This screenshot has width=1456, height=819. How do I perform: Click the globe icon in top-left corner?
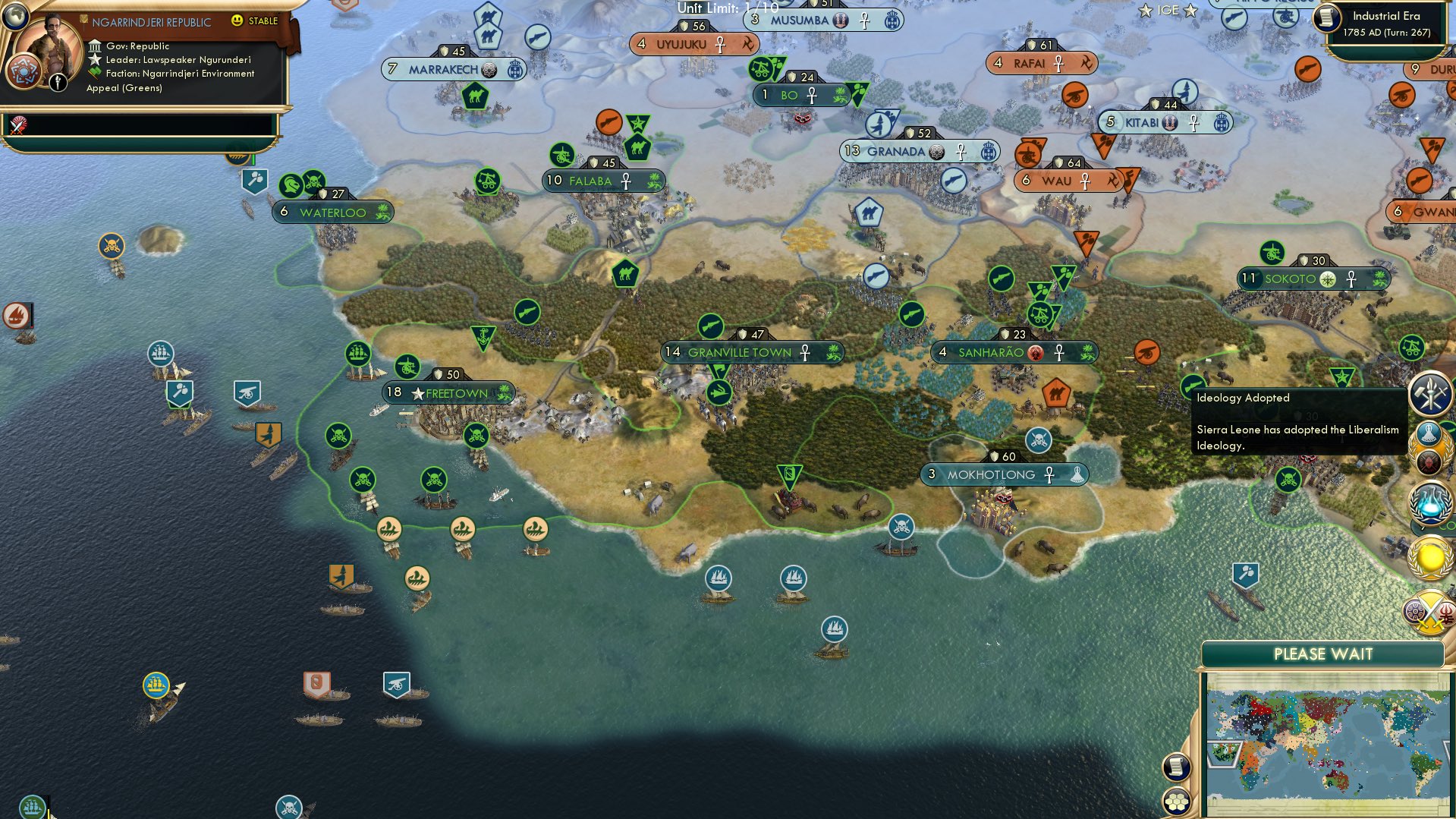pyautogui.click(x=15, y=17)
